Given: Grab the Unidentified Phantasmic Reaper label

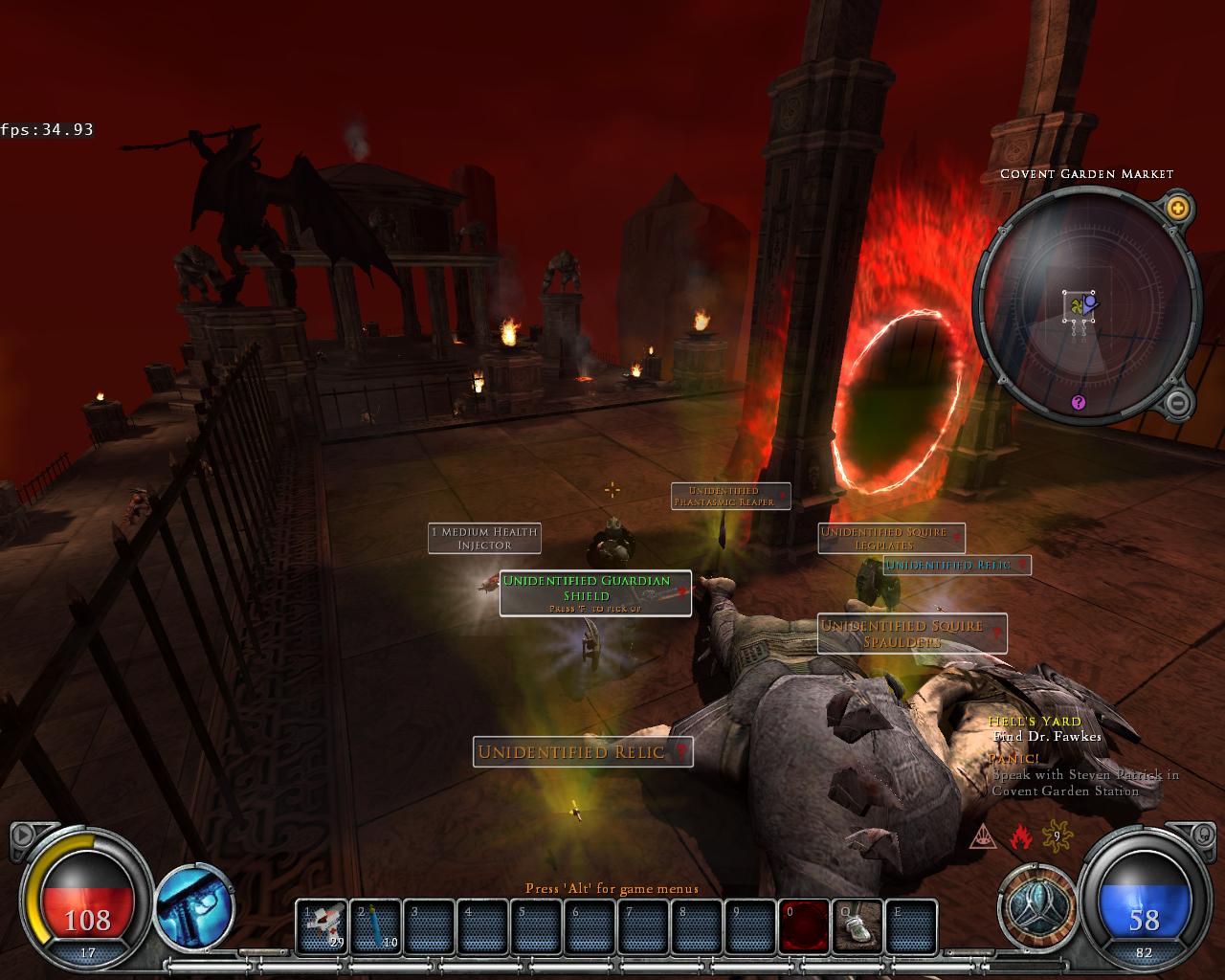Looking at the screenshot, I should pos(730,496).
